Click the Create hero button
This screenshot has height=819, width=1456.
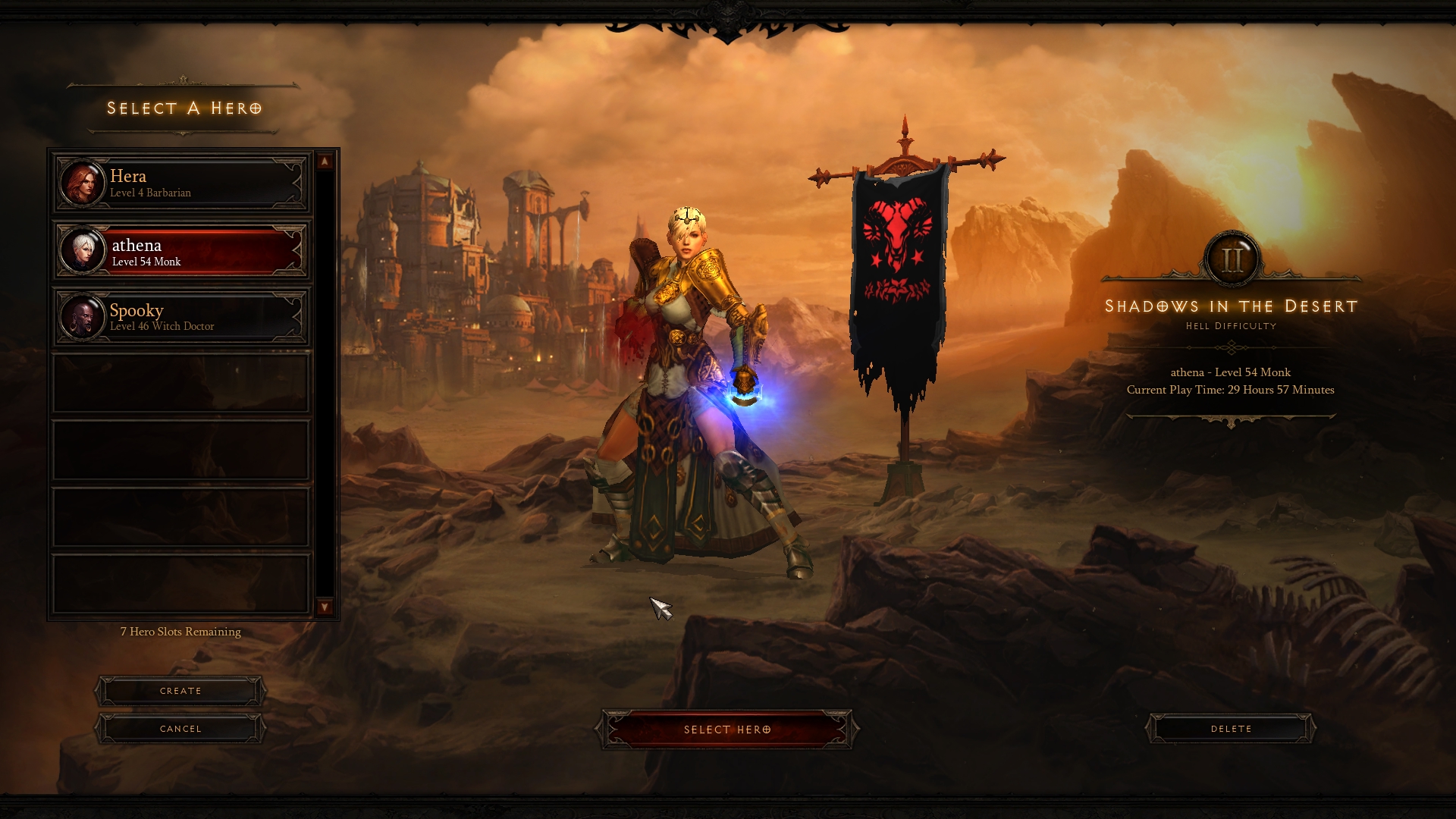[x=180, y=691]
